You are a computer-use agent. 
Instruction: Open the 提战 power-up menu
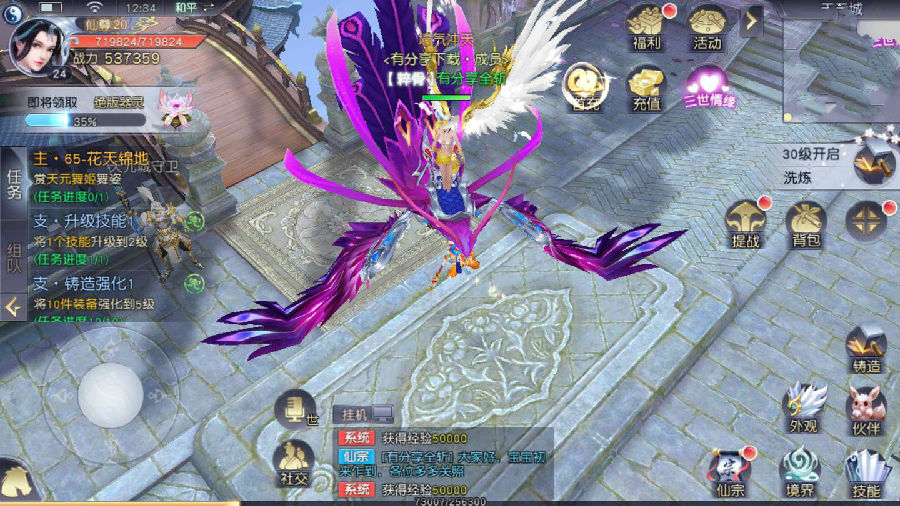[745, 224]
